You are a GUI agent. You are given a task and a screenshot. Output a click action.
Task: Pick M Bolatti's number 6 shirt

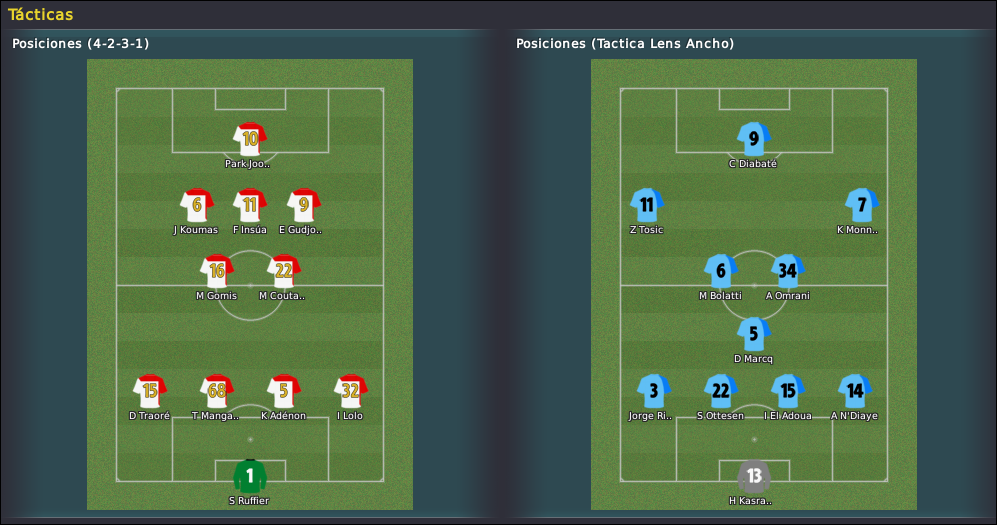point(720,271)
